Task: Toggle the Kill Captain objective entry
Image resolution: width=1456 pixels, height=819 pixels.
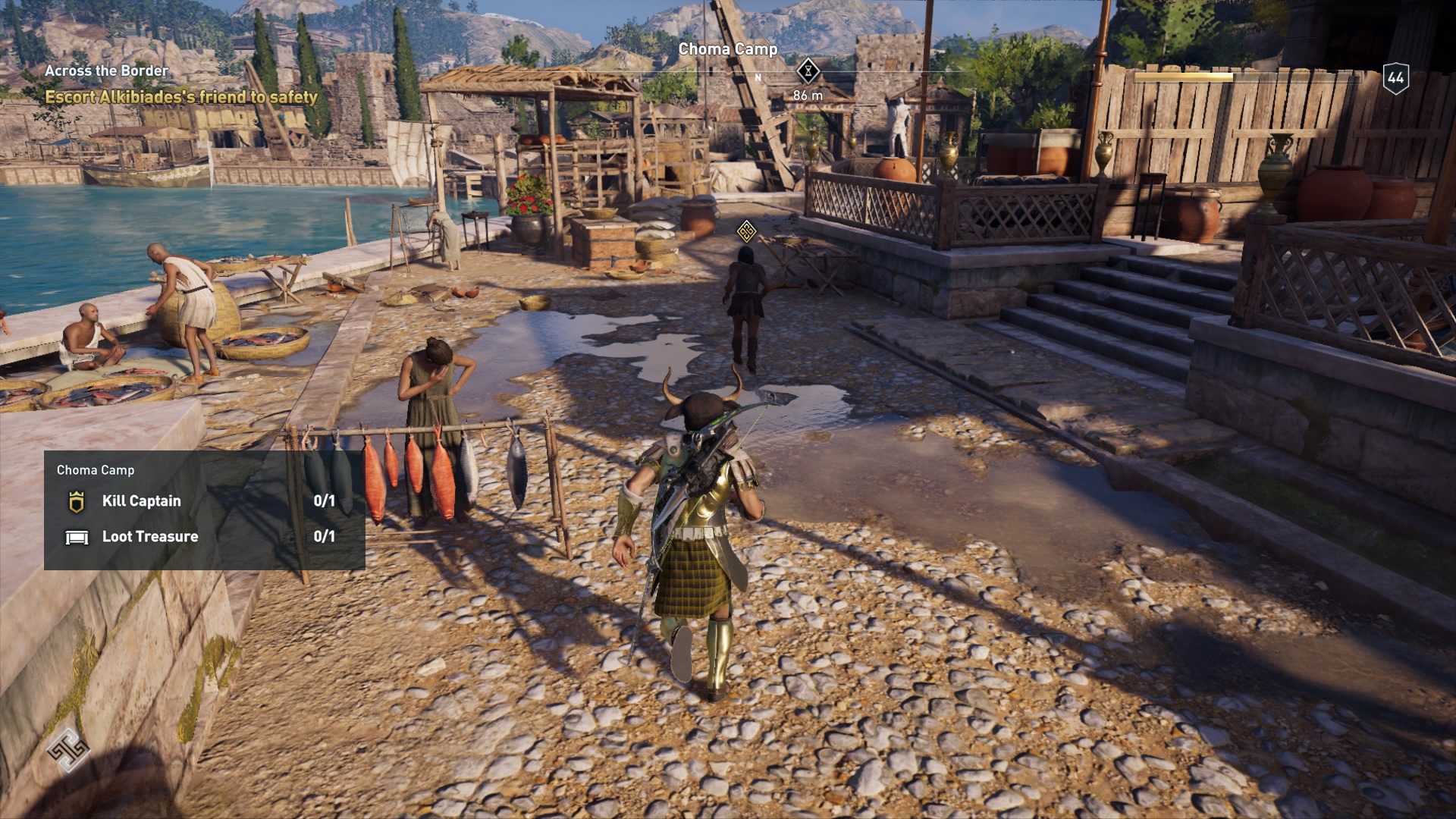Action: (141, 500)
